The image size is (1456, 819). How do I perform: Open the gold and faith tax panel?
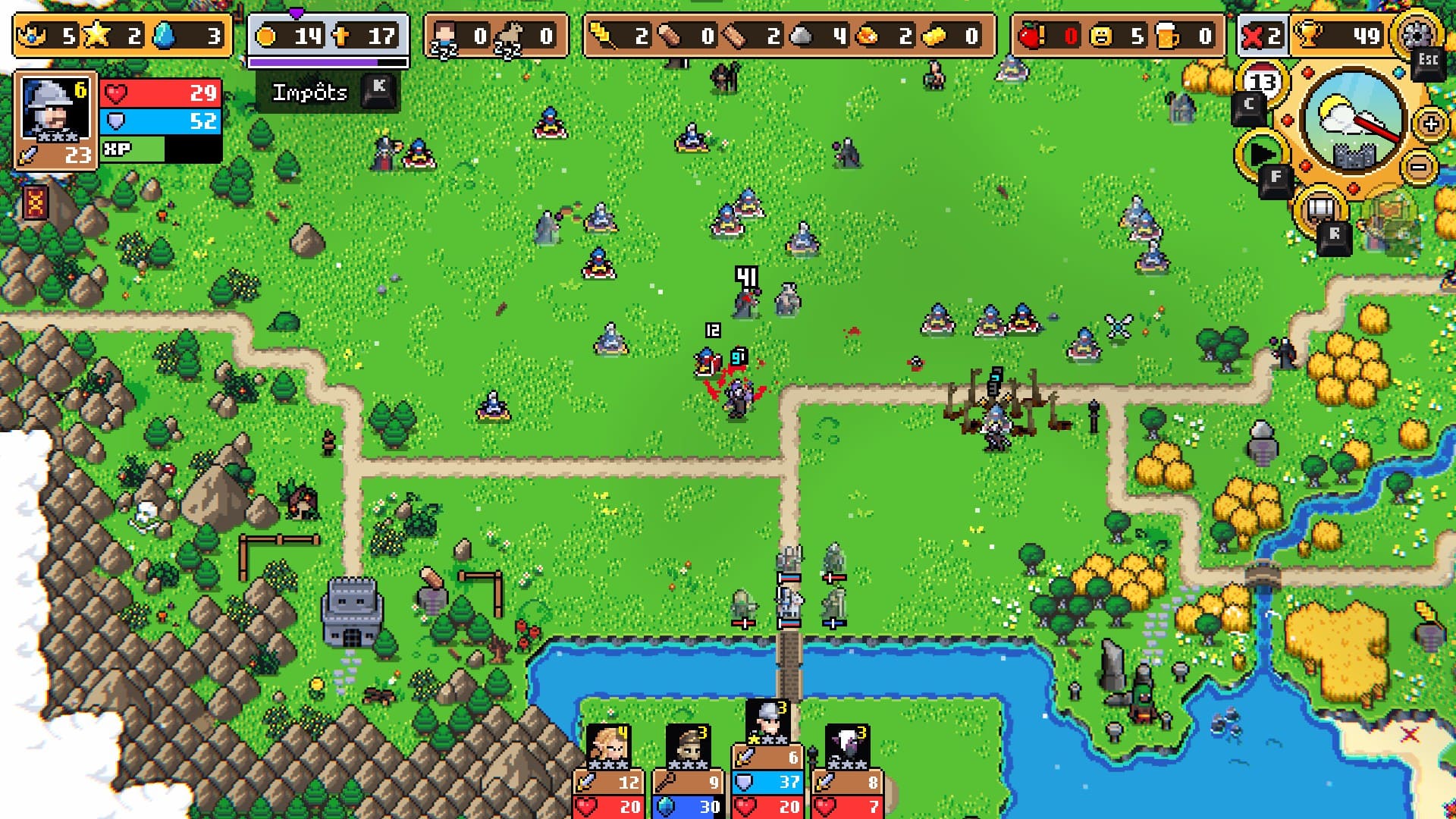328,36
